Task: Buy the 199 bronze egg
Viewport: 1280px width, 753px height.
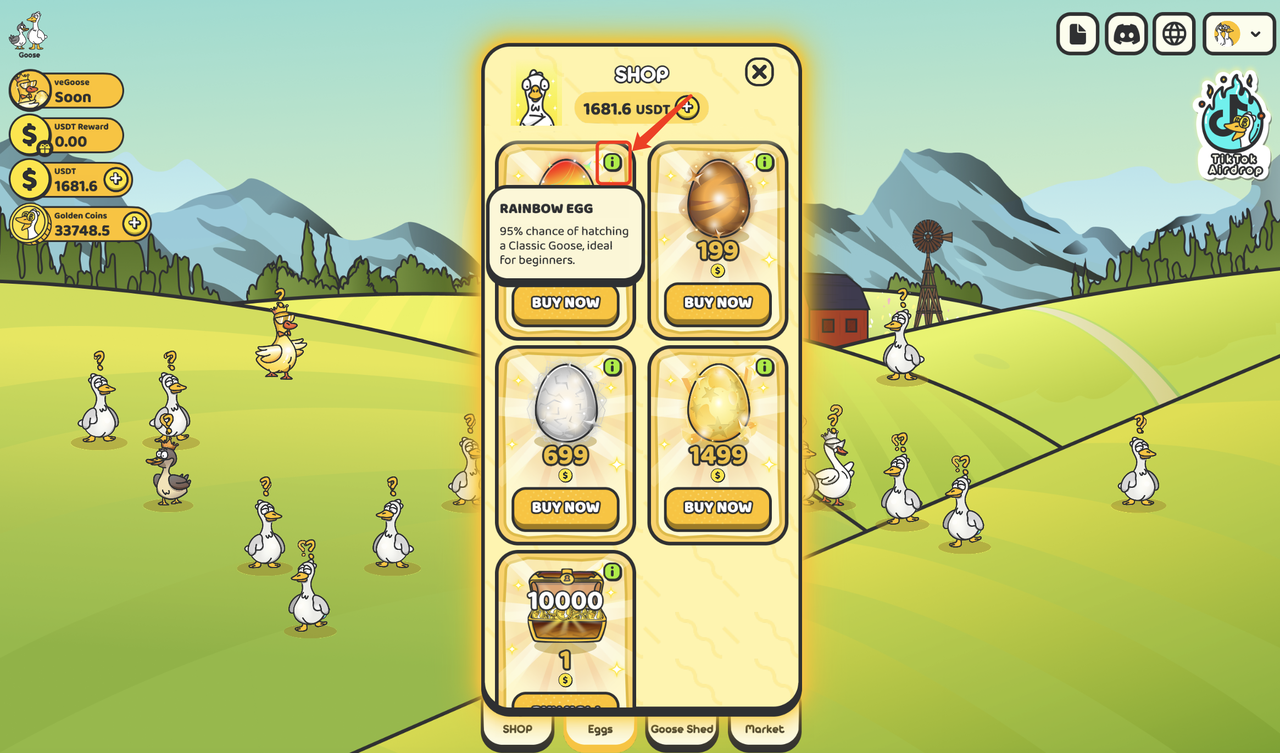Action: [717, 303]
